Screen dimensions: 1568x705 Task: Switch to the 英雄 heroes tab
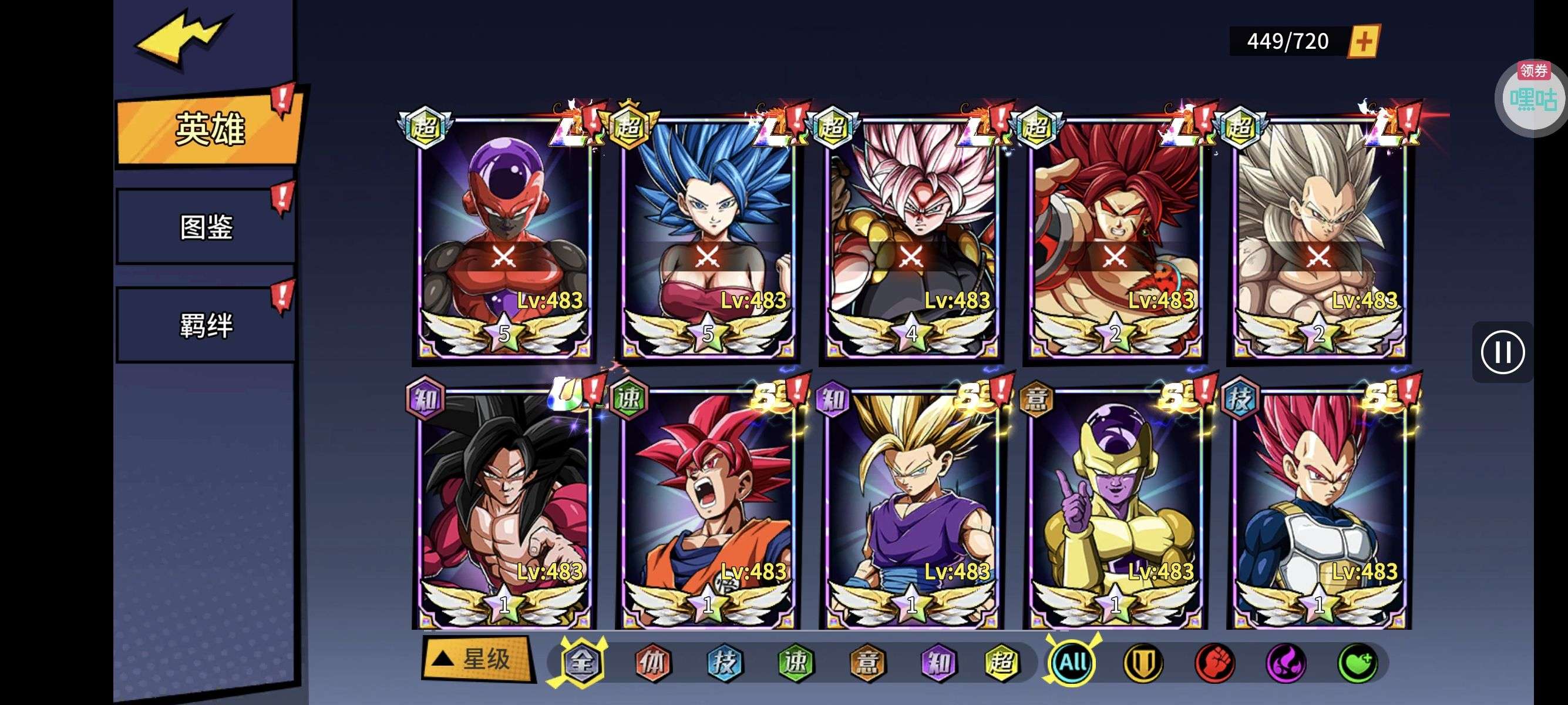209,129
